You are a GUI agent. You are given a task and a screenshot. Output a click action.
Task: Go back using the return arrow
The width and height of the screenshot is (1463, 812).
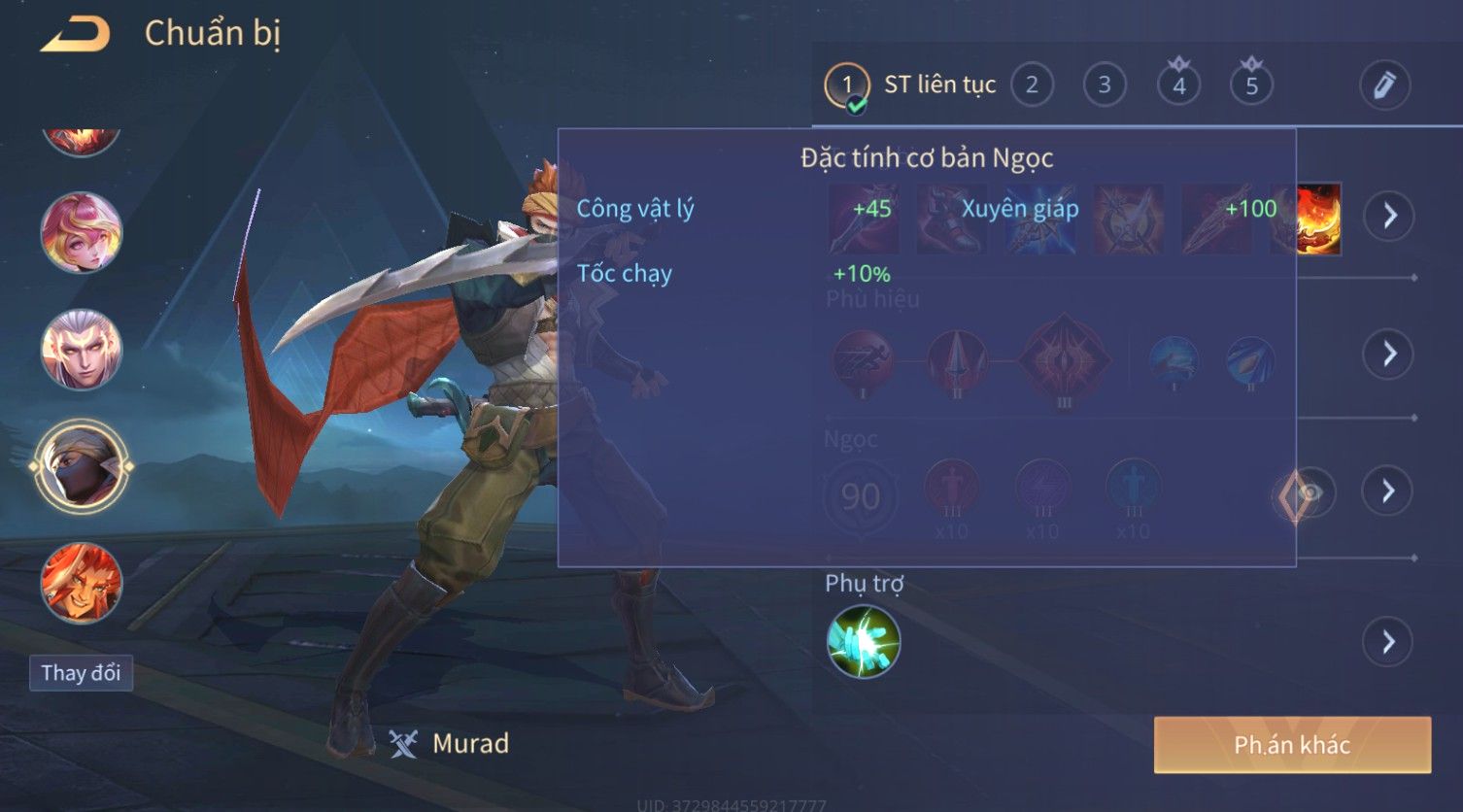click(75, 35)
